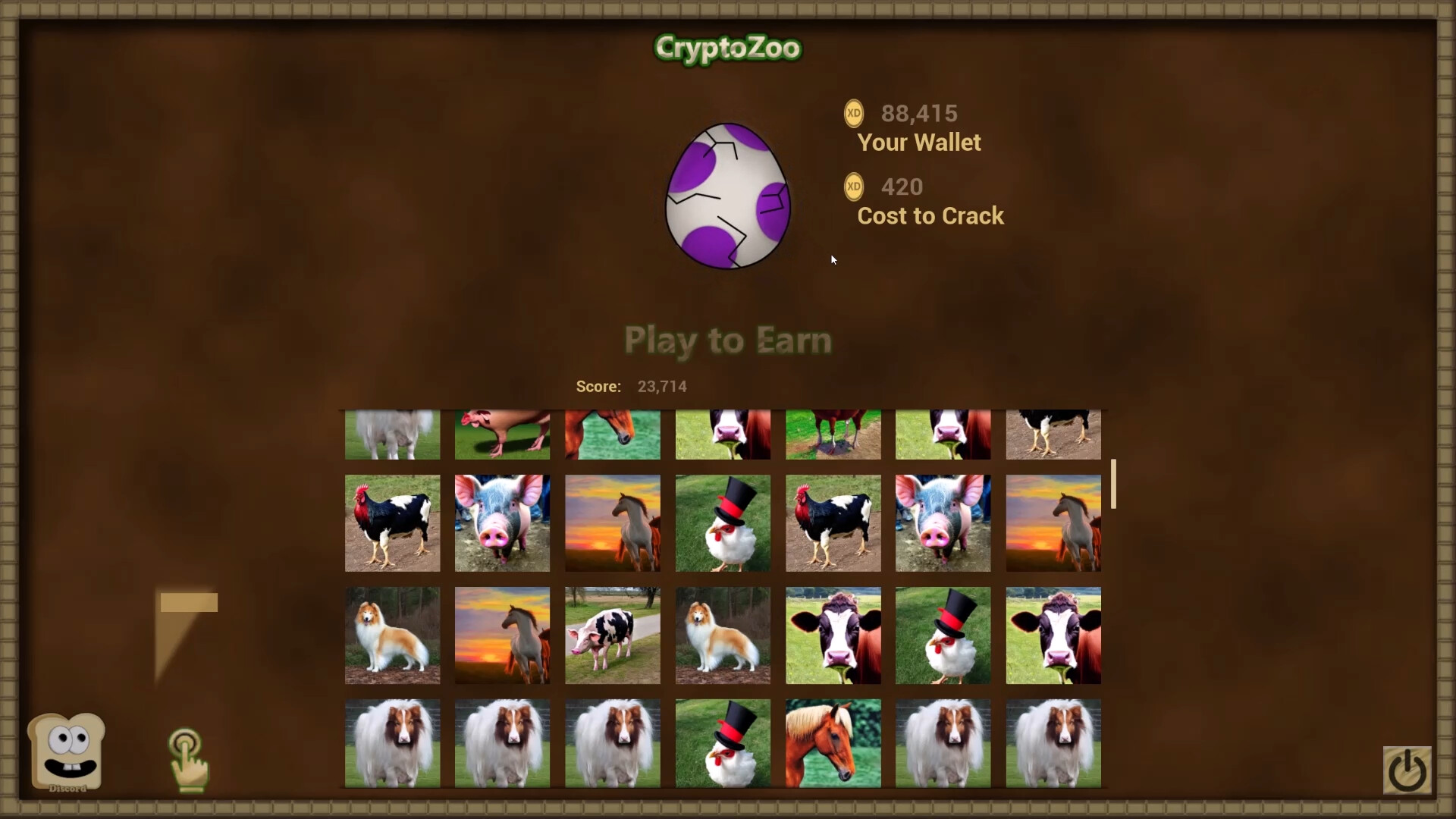This screenshot has width=1456, height=819.
Task: Click the XD coin icon beside wallet balance
Action: click(x=855, y=113)
